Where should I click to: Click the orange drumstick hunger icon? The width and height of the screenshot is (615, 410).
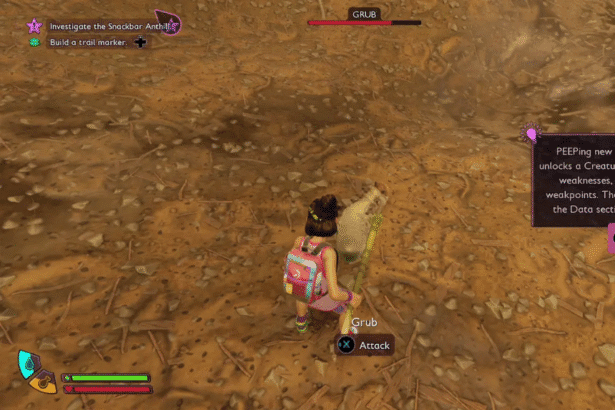[45, 381]
